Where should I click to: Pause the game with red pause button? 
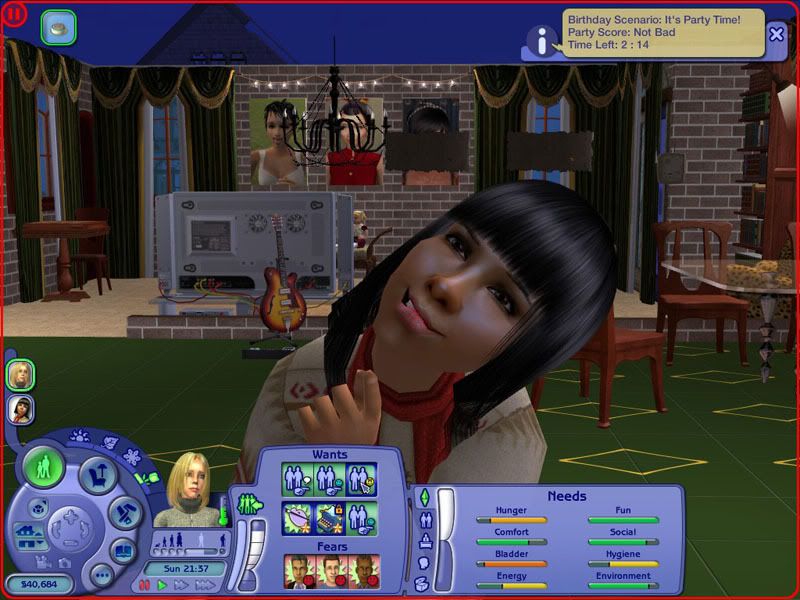point(144,585)
